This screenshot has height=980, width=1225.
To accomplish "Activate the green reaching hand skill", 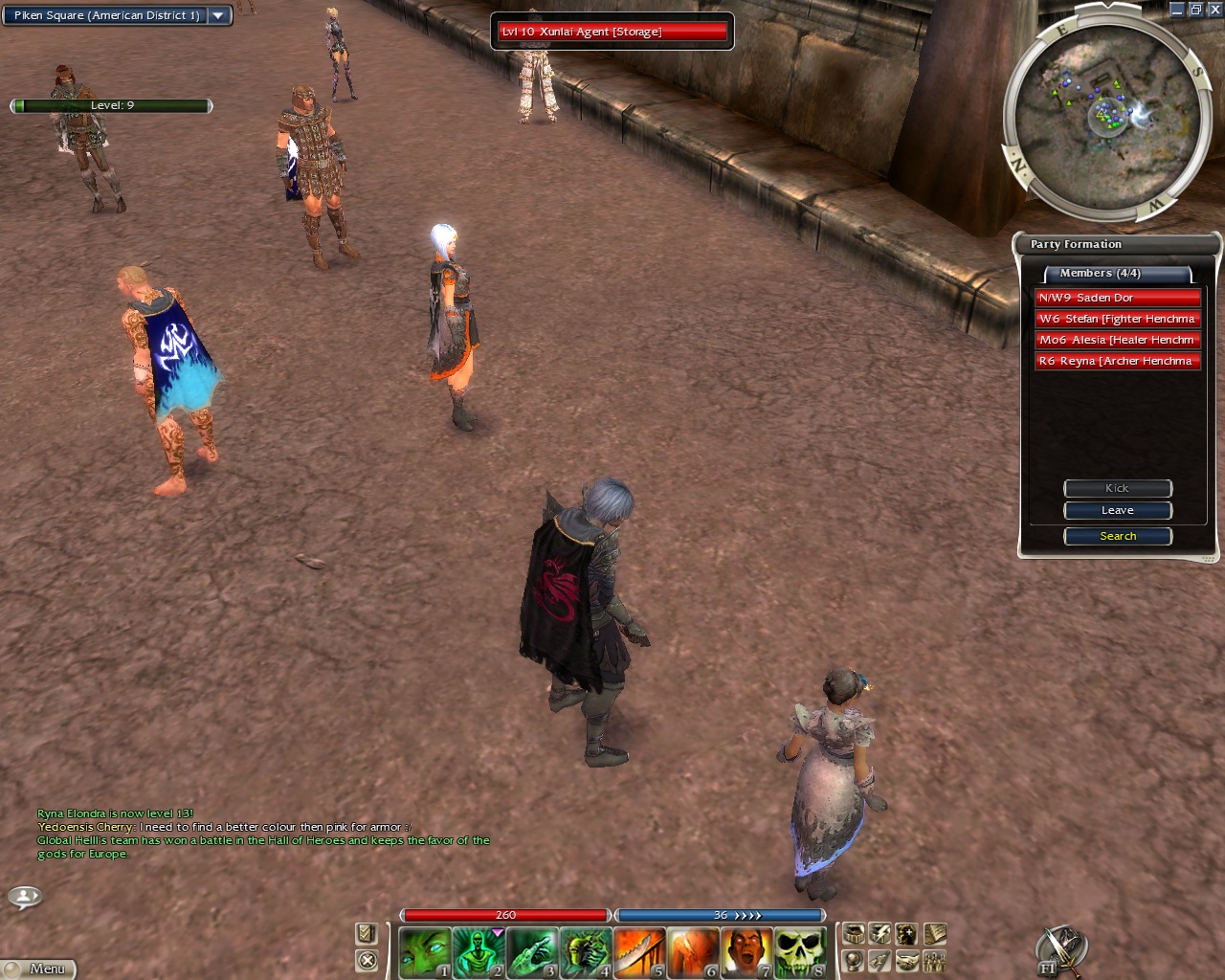I will coord(532,952).
